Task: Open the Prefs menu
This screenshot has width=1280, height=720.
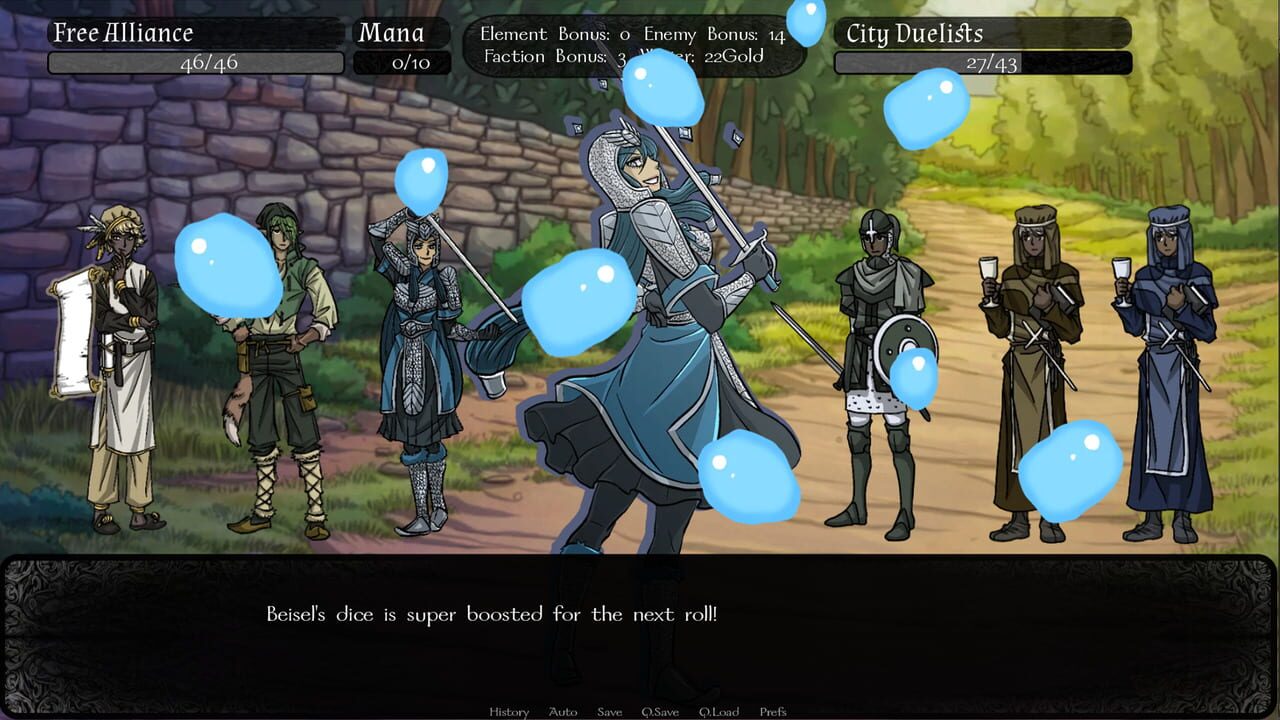Action: 773,711
